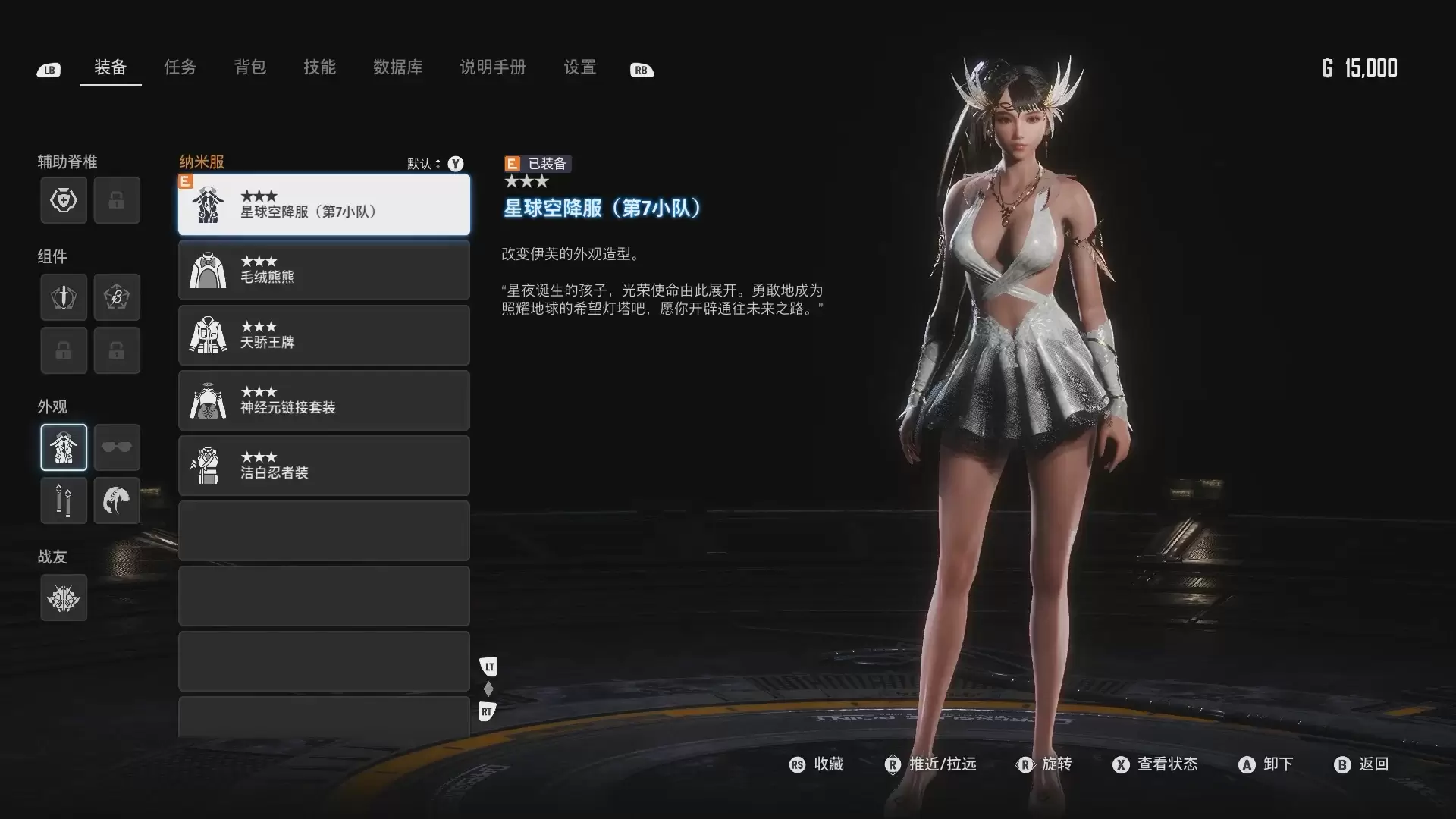The image size is (1456, 819).
Task: Open the 战友 companion slot icon
Action: point(63,598)
